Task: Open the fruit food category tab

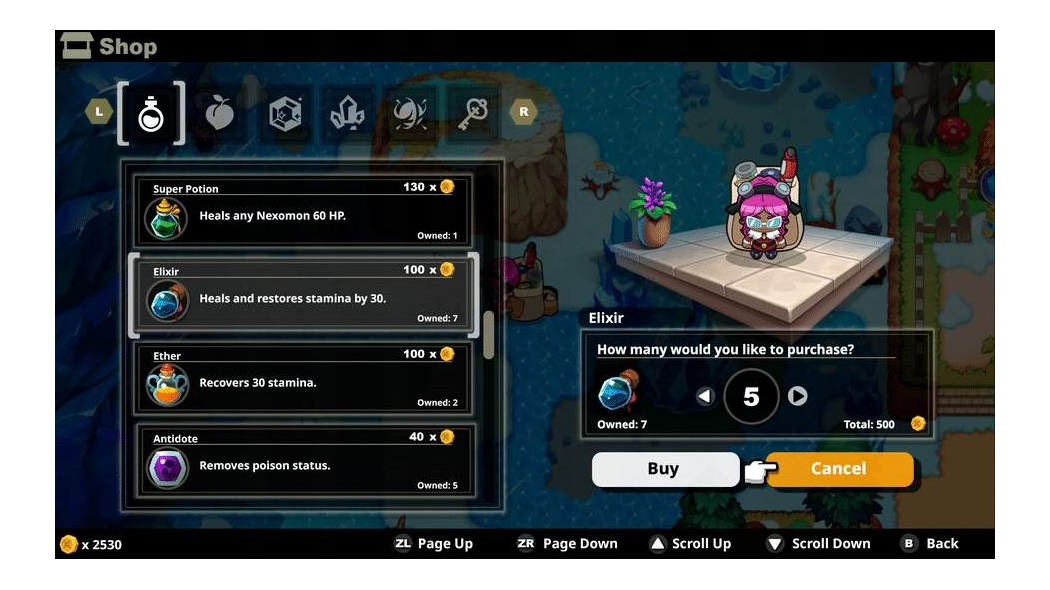Action: coord(219,113)
